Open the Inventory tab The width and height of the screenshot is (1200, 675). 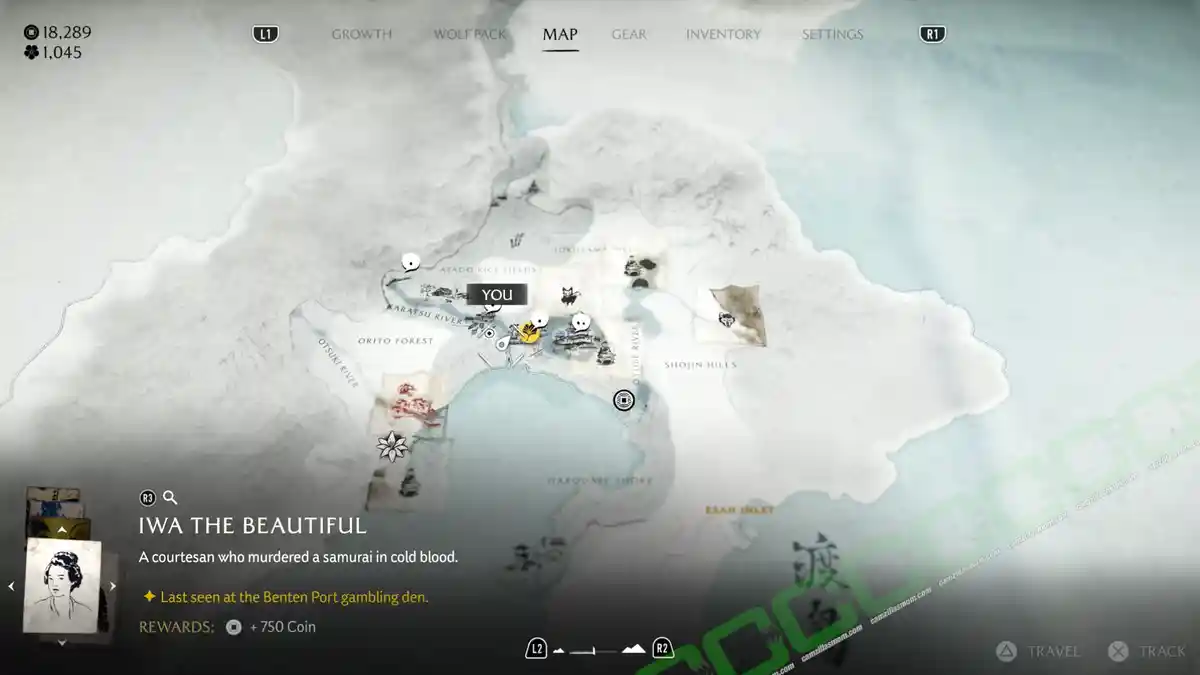(724, 34)
